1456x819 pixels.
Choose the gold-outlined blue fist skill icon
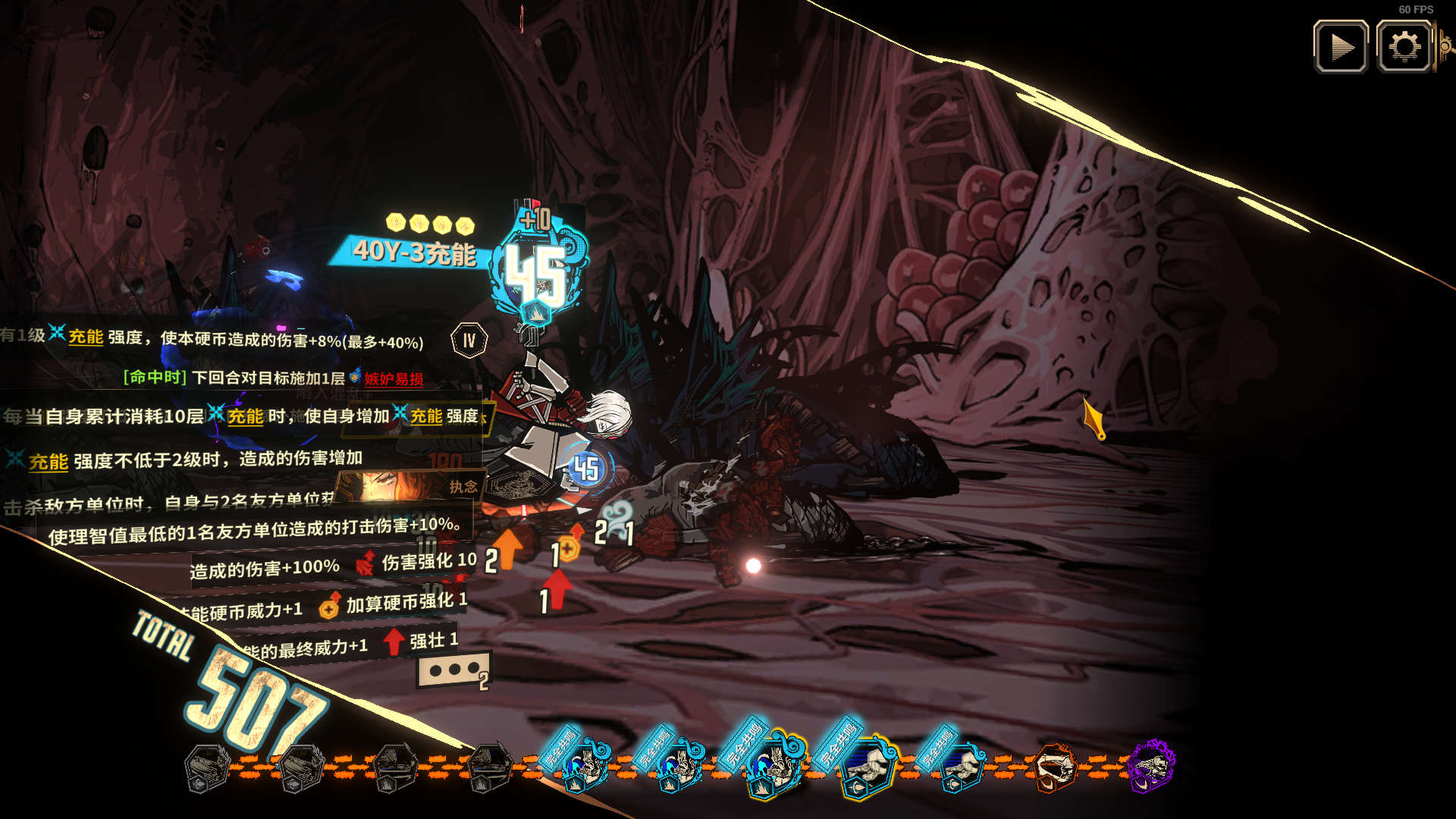[x=868, y=767]
